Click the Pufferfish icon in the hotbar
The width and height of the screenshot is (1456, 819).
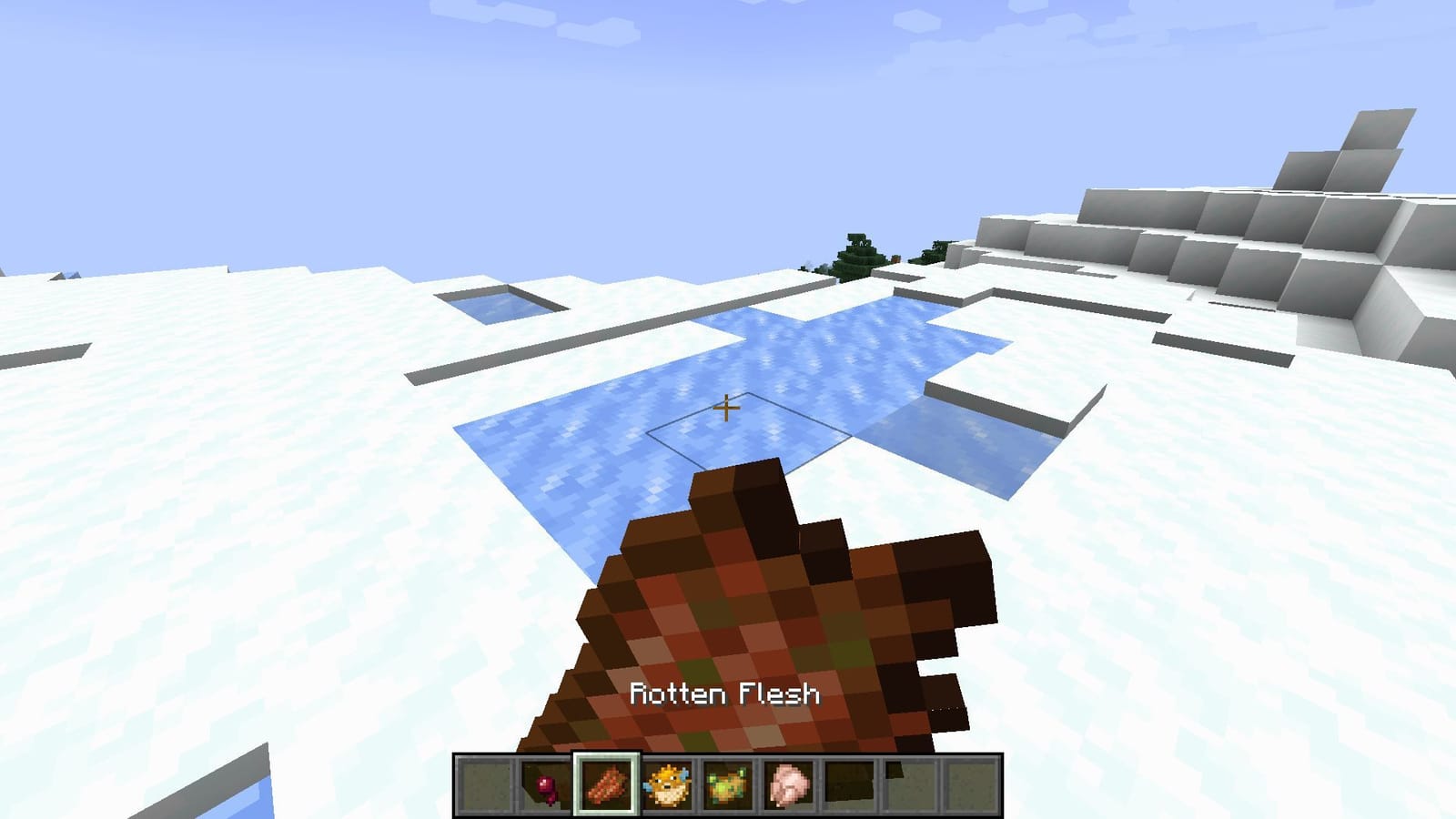click(667, 784)
